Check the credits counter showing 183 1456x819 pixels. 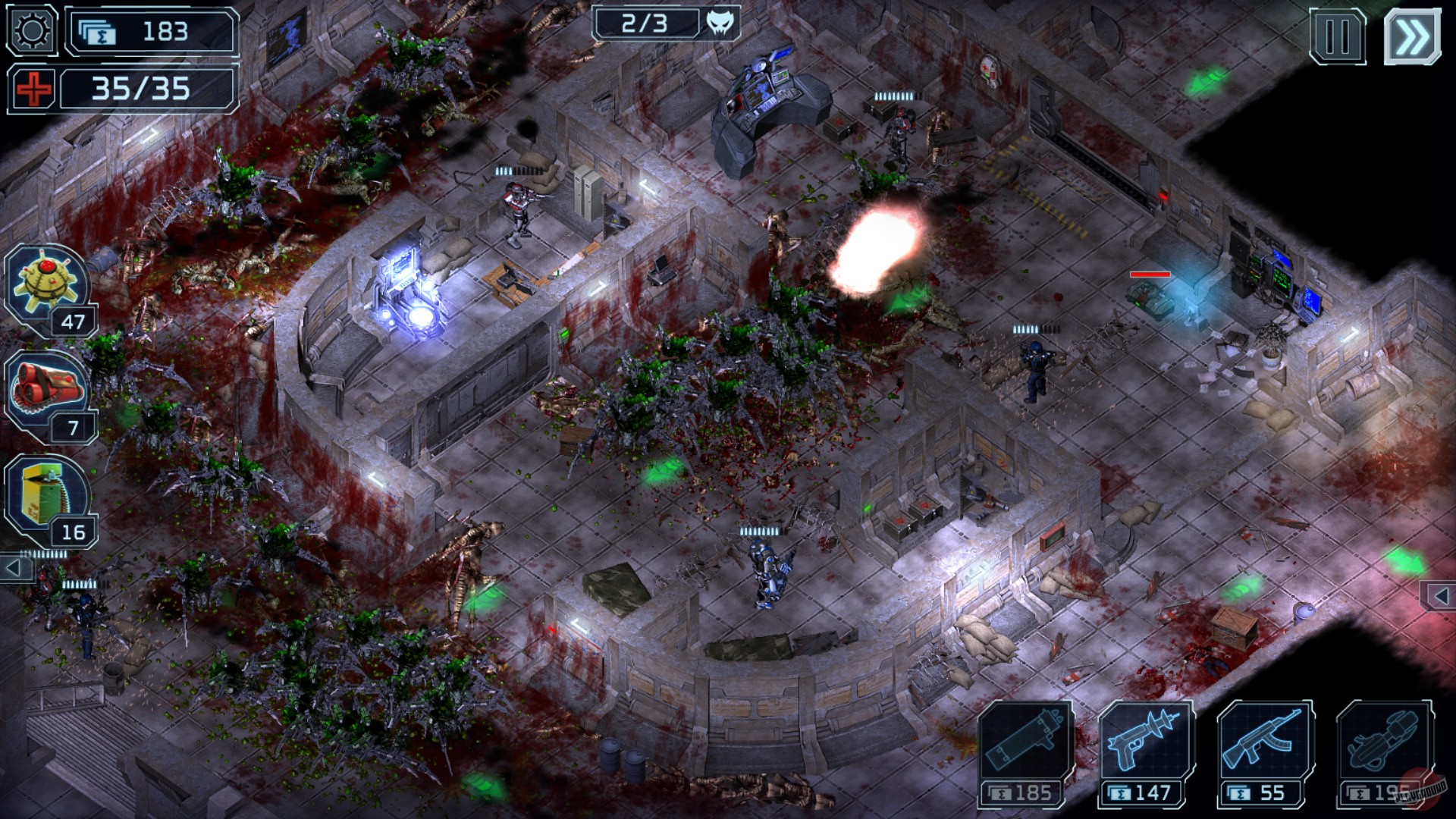tap(149, 31)
